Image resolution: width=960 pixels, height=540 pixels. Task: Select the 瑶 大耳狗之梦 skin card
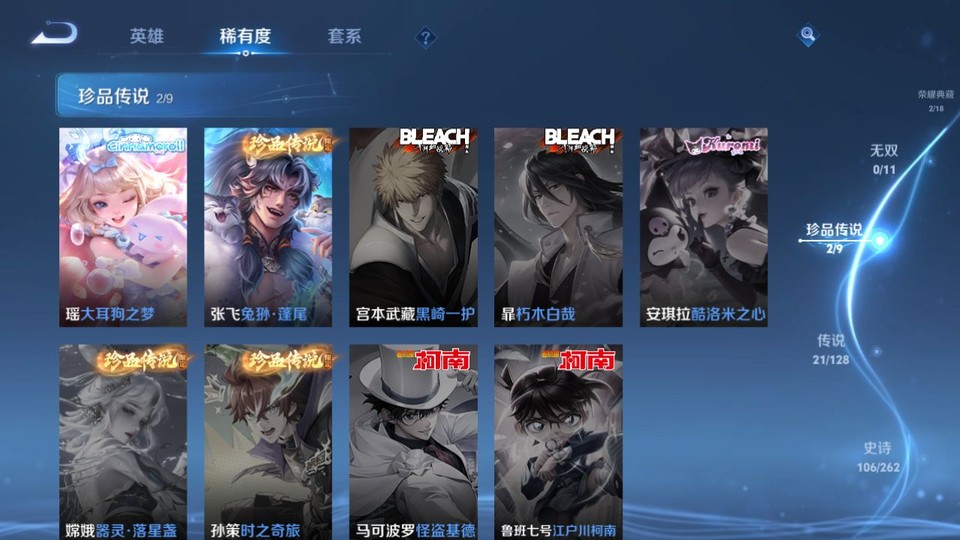123,227
